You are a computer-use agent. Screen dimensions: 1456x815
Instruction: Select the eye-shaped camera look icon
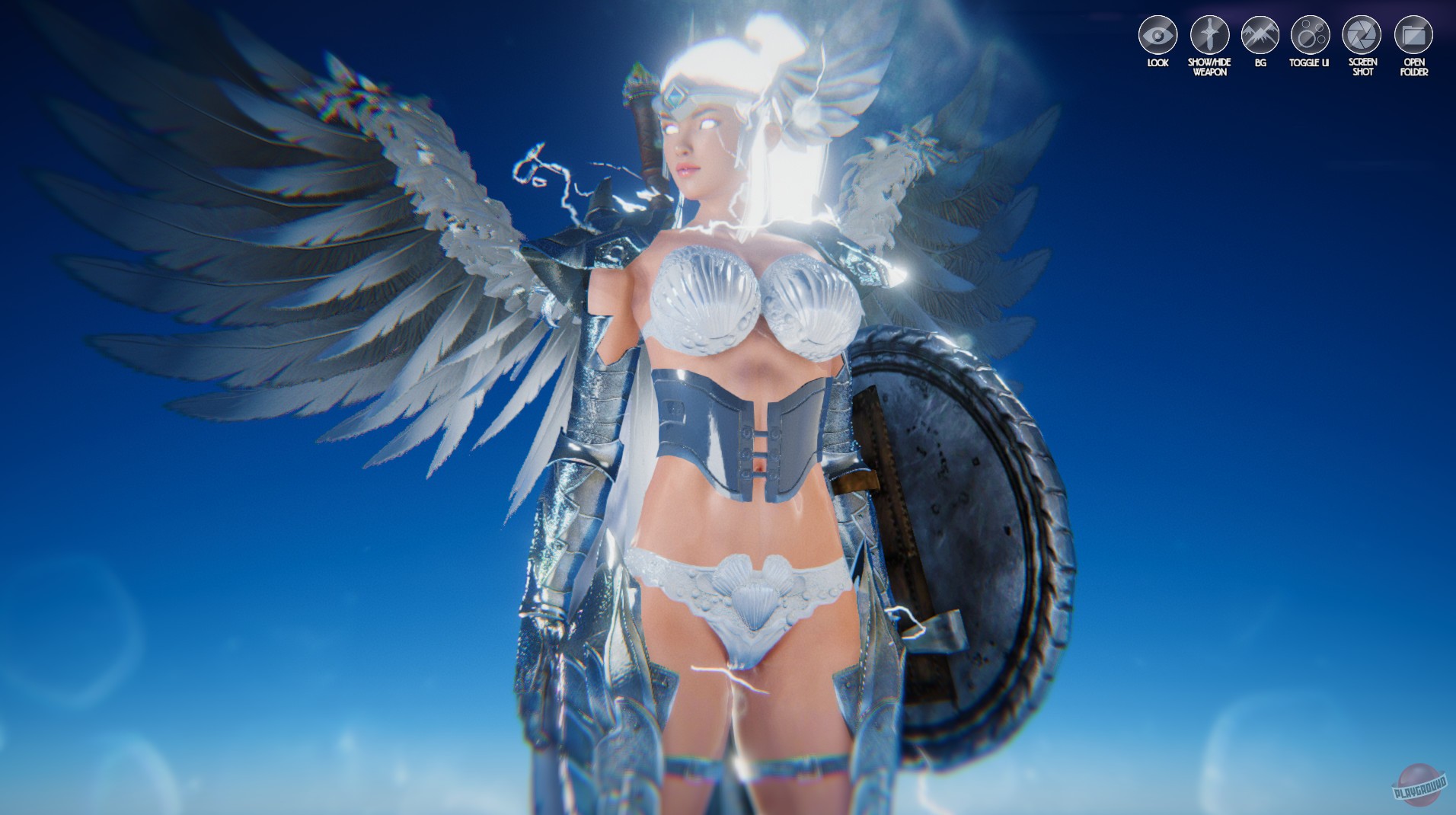click(x=1157, y=34)
